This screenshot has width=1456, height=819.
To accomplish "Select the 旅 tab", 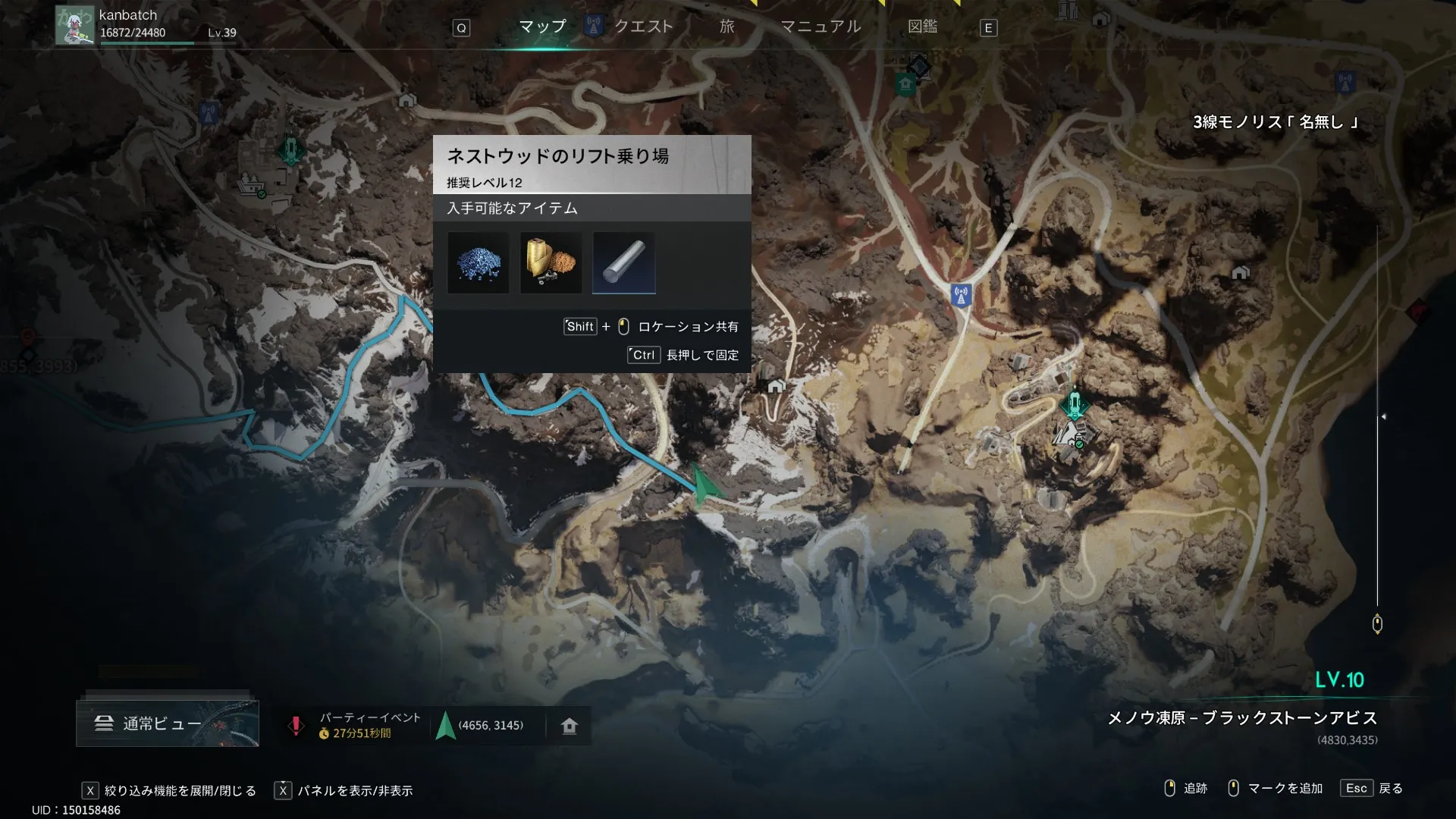I will [x=726, y=27].
